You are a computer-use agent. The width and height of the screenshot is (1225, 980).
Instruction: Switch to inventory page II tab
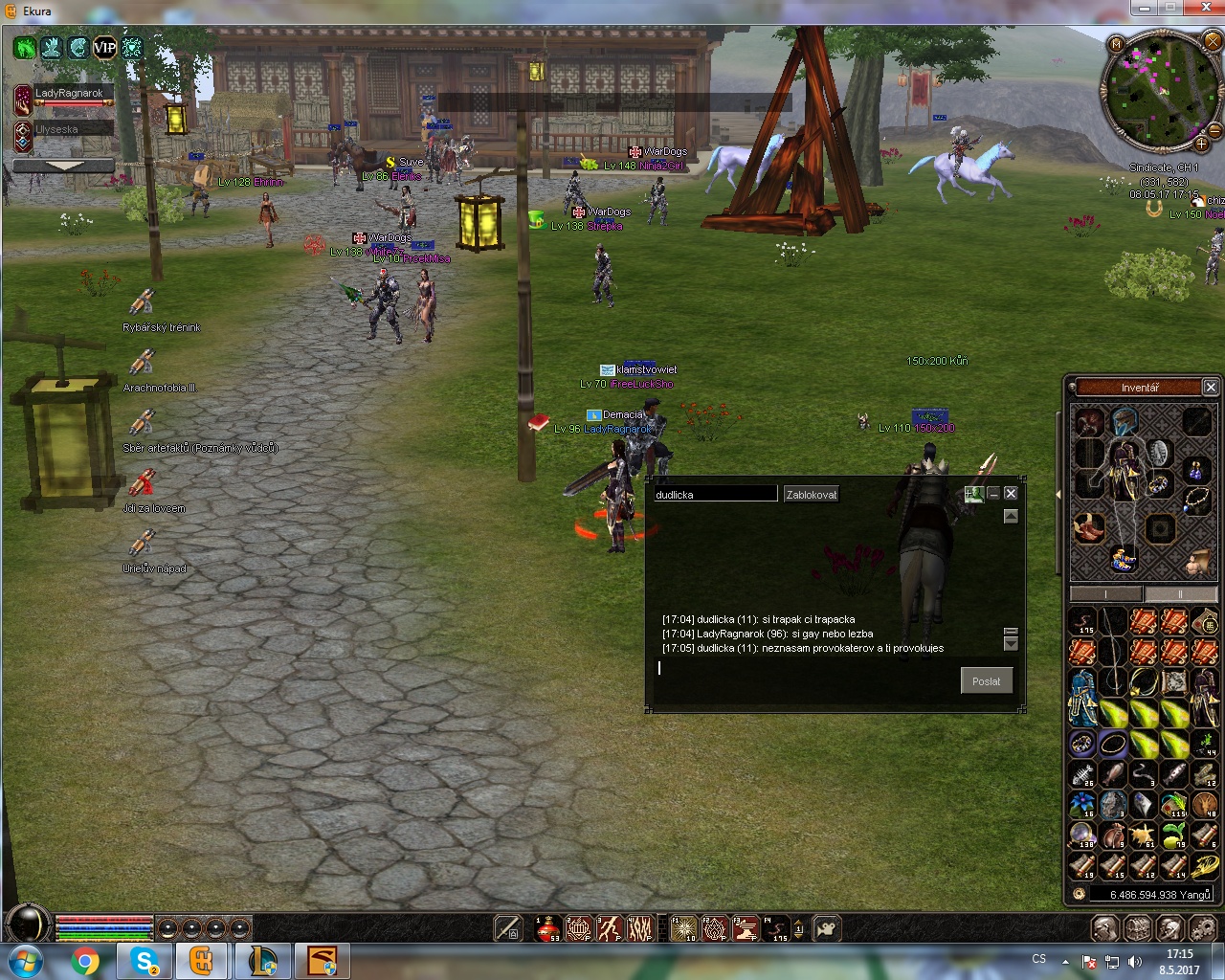tap(1180, 594)
